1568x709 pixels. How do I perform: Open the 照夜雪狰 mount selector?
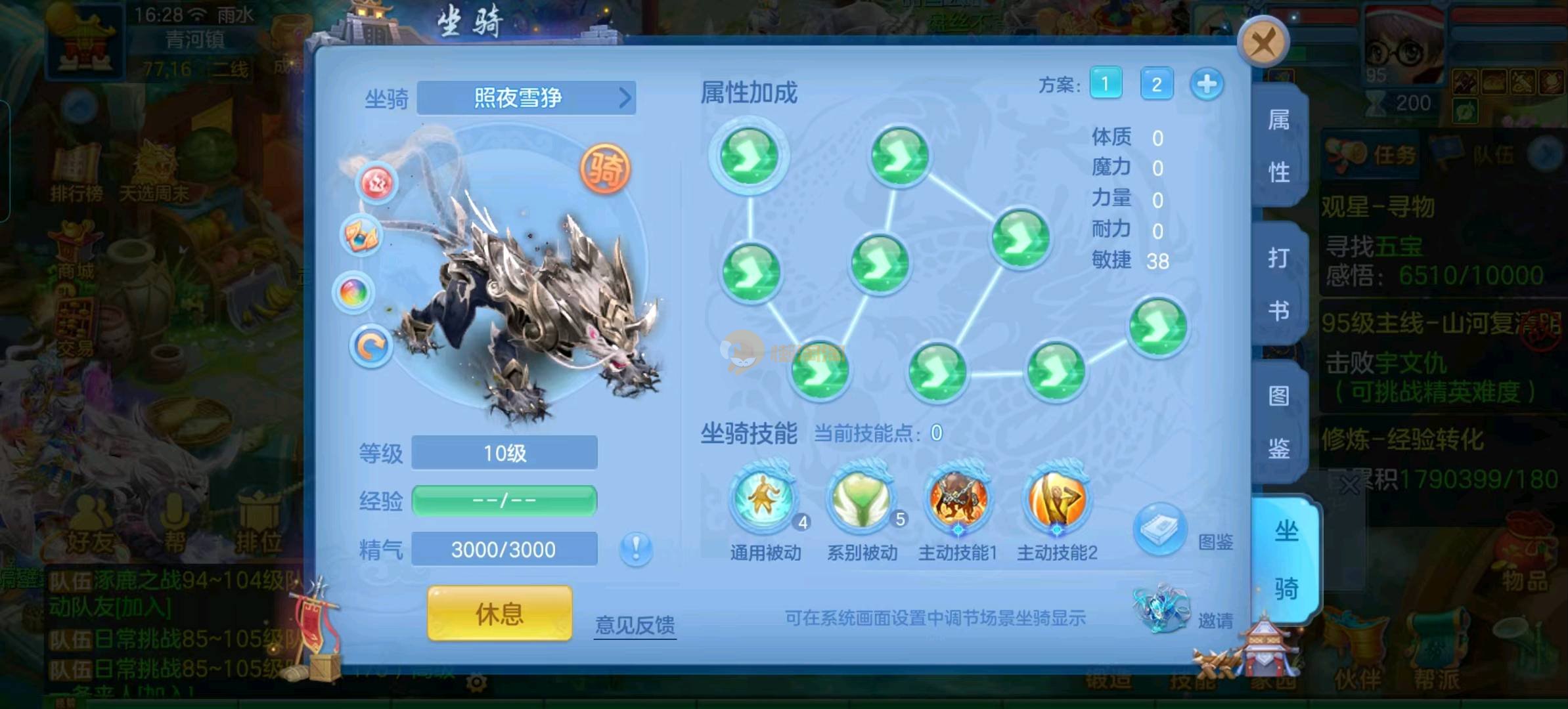526,98
